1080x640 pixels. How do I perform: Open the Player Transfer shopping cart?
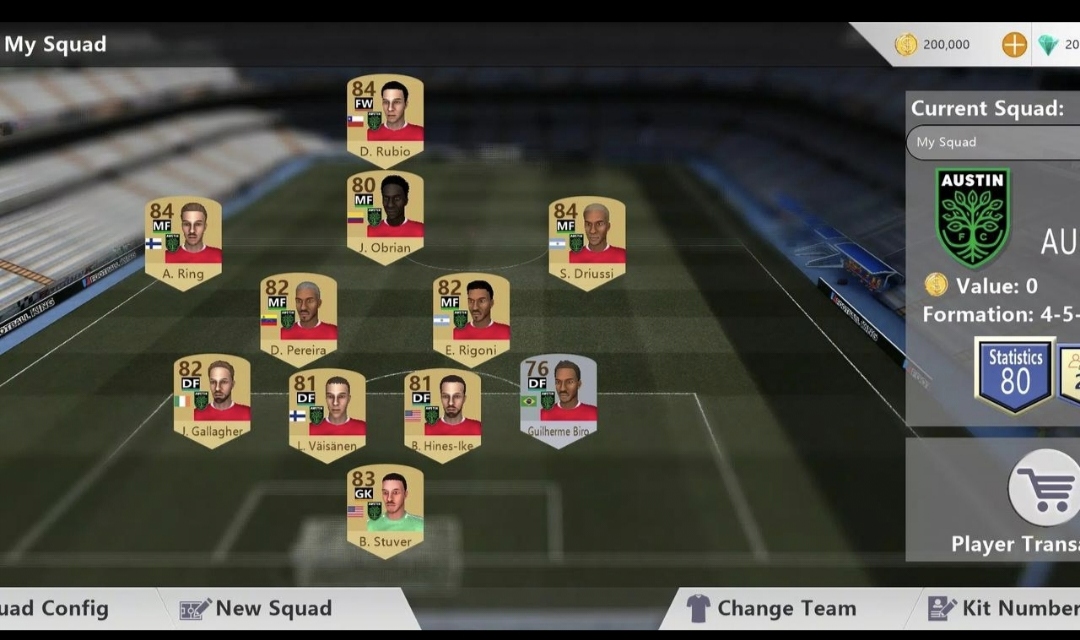[1042, 489]
